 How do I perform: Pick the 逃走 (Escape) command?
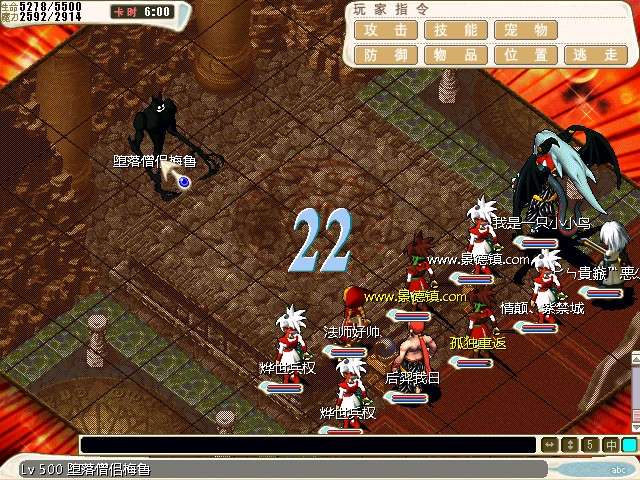click(x=596, y=55)
